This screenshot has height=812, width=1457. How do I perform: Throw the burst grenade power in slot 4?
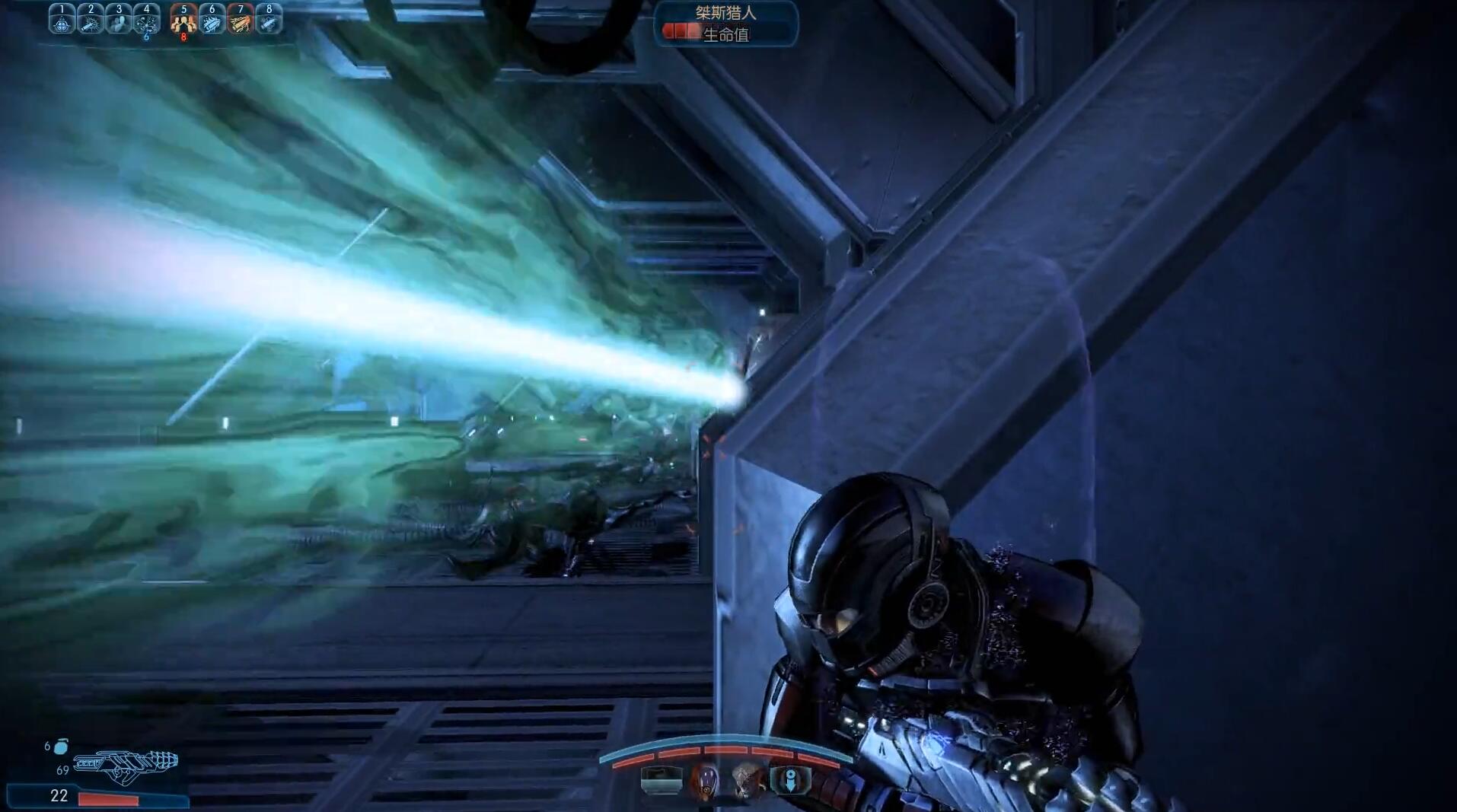(147, 21)
